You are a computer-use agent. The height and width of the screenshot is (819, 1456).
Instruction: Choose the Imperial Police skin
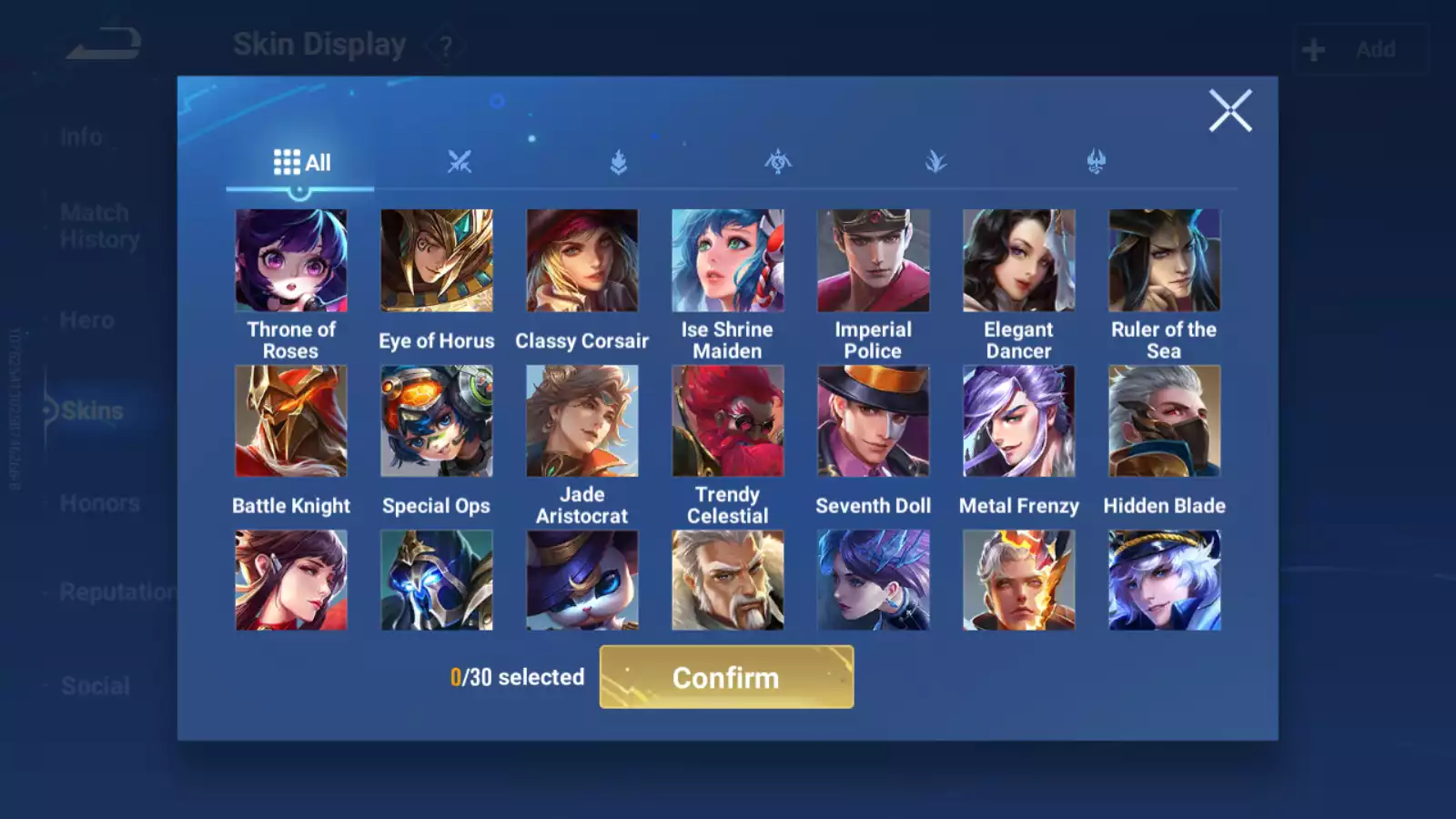pyautogui.click(x=873, y=261)
